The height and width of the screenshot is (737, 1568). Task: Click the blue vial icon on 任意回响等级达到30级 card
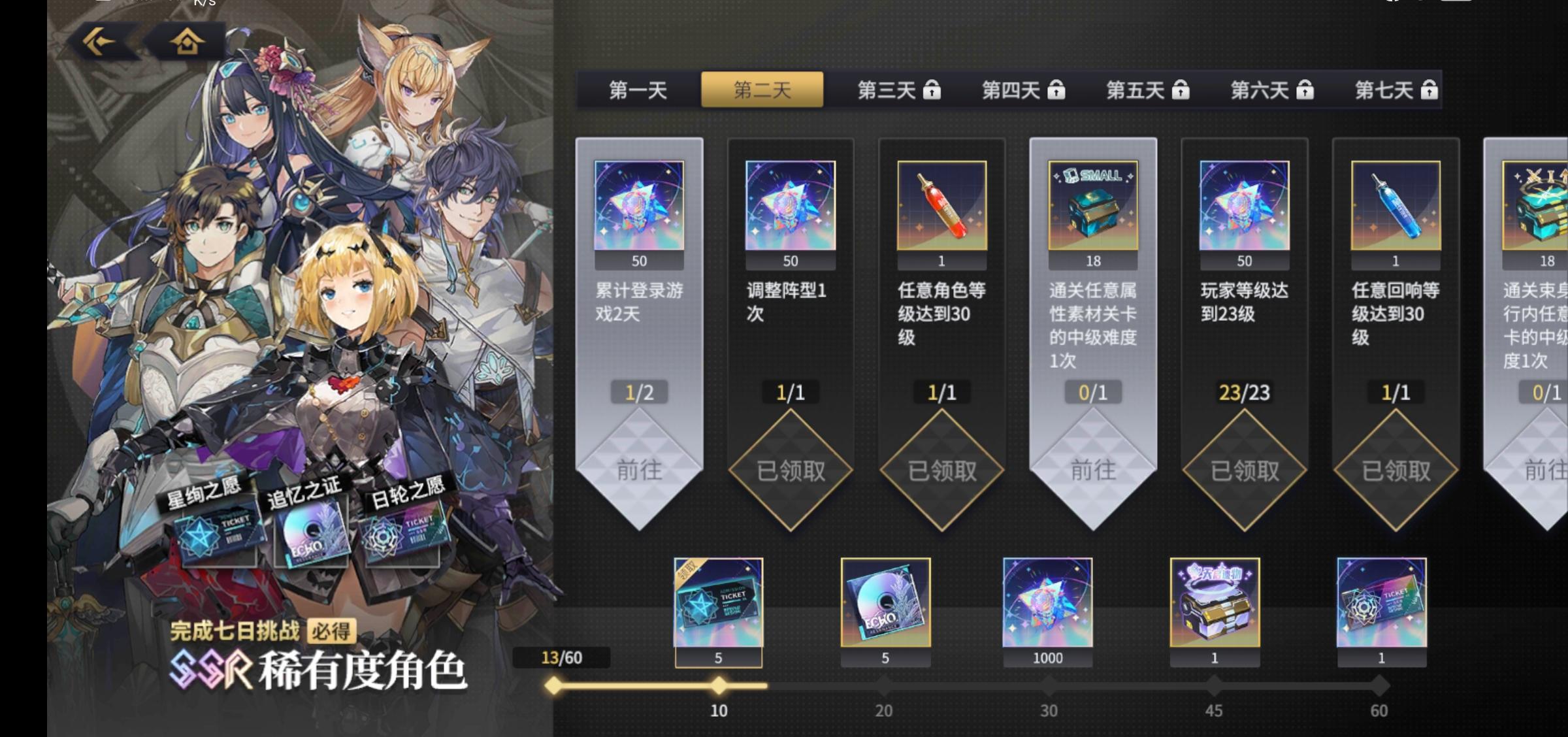pos(1394,206)
